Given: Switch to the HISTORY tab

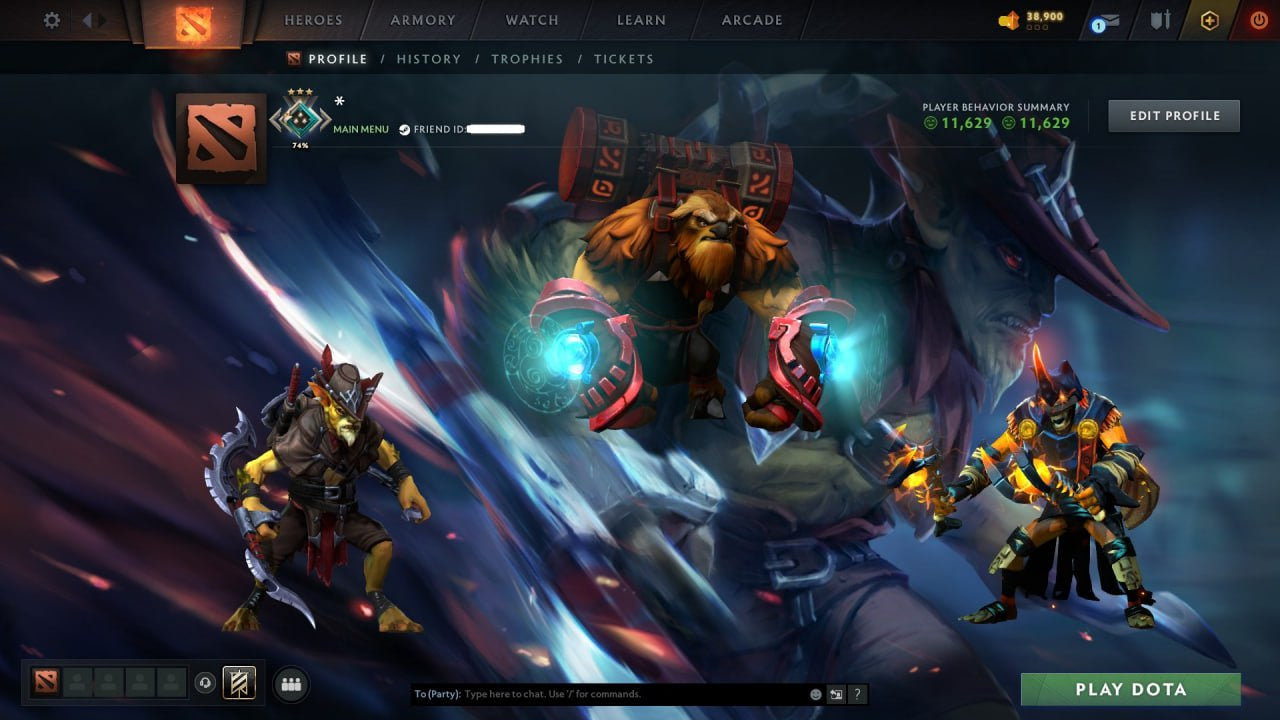Looking at the screenshot, I should [428, 59].
